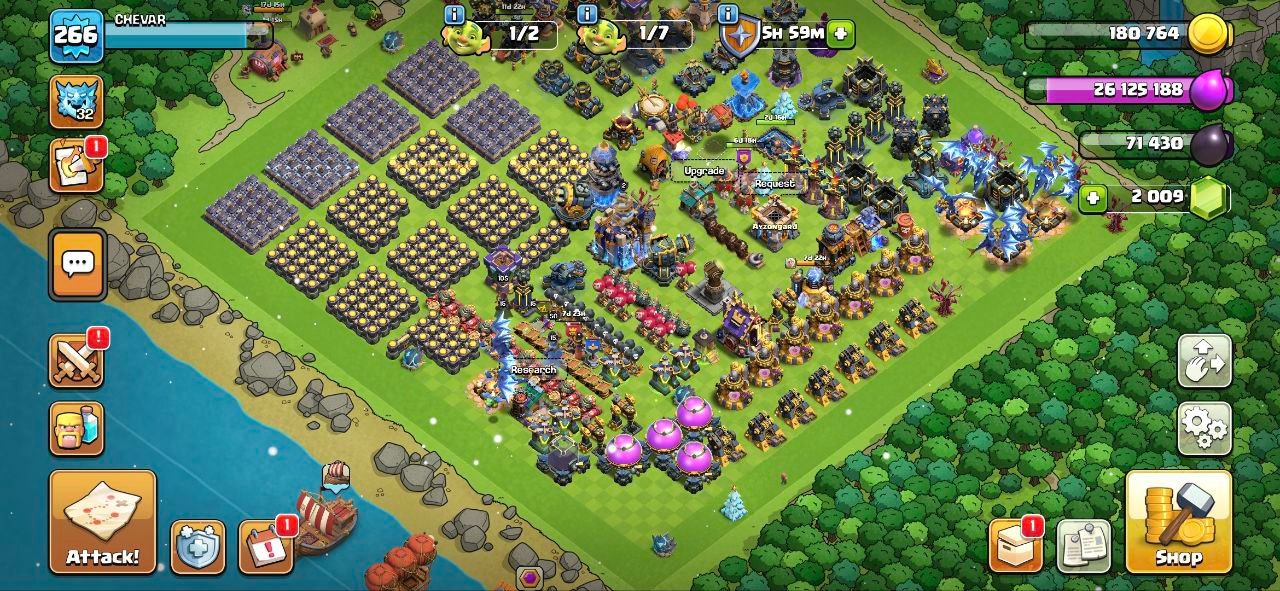1280x591 pixels.
Task: Open the settings gears button
Action: (x=1204, y=429)
